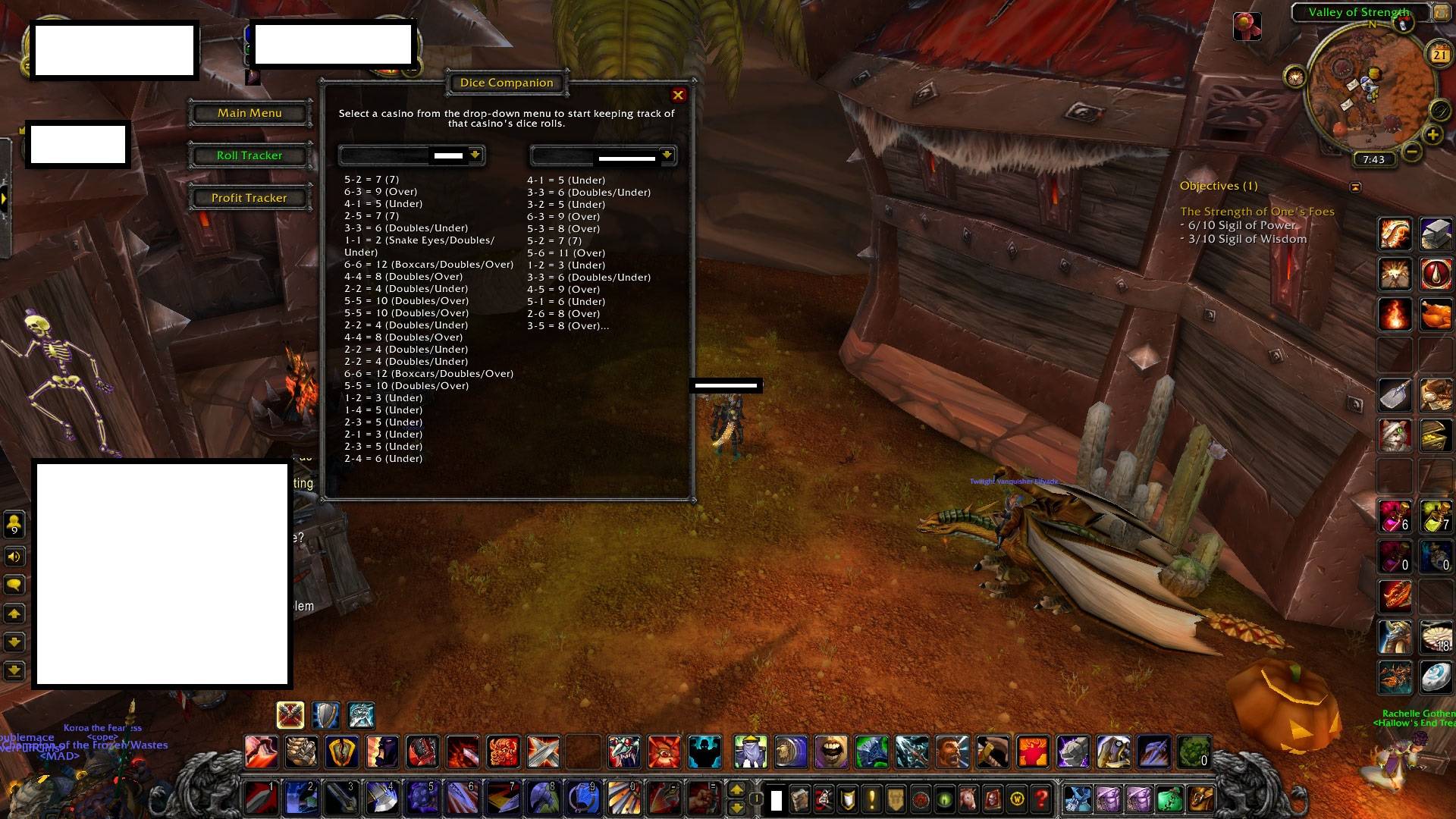
Task: Open the Dice Companion Main Menu
Action: click(x=249, y=113)
